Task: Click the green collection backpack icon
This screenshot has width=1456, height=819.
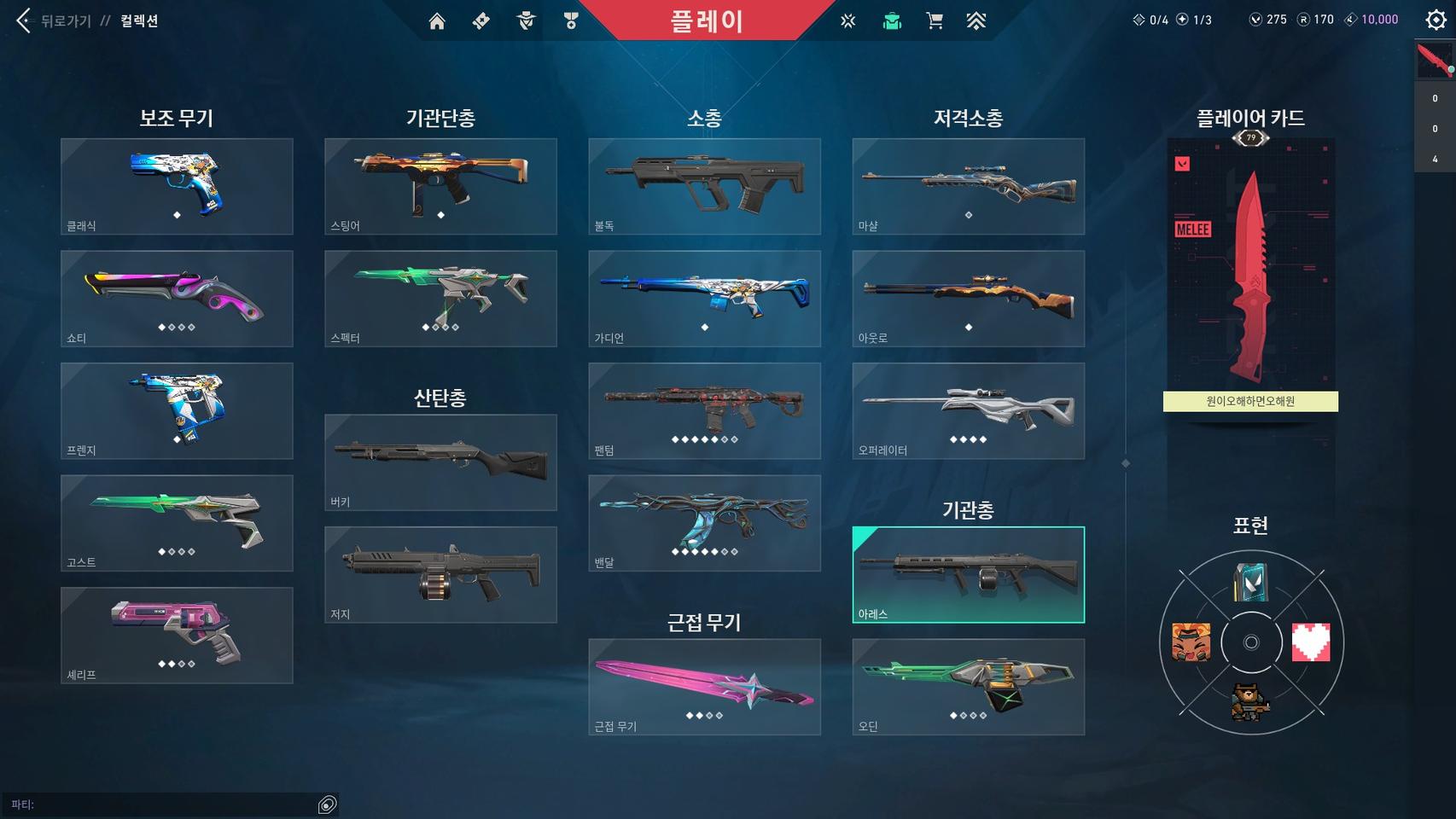Action: (x=891, y=21)
